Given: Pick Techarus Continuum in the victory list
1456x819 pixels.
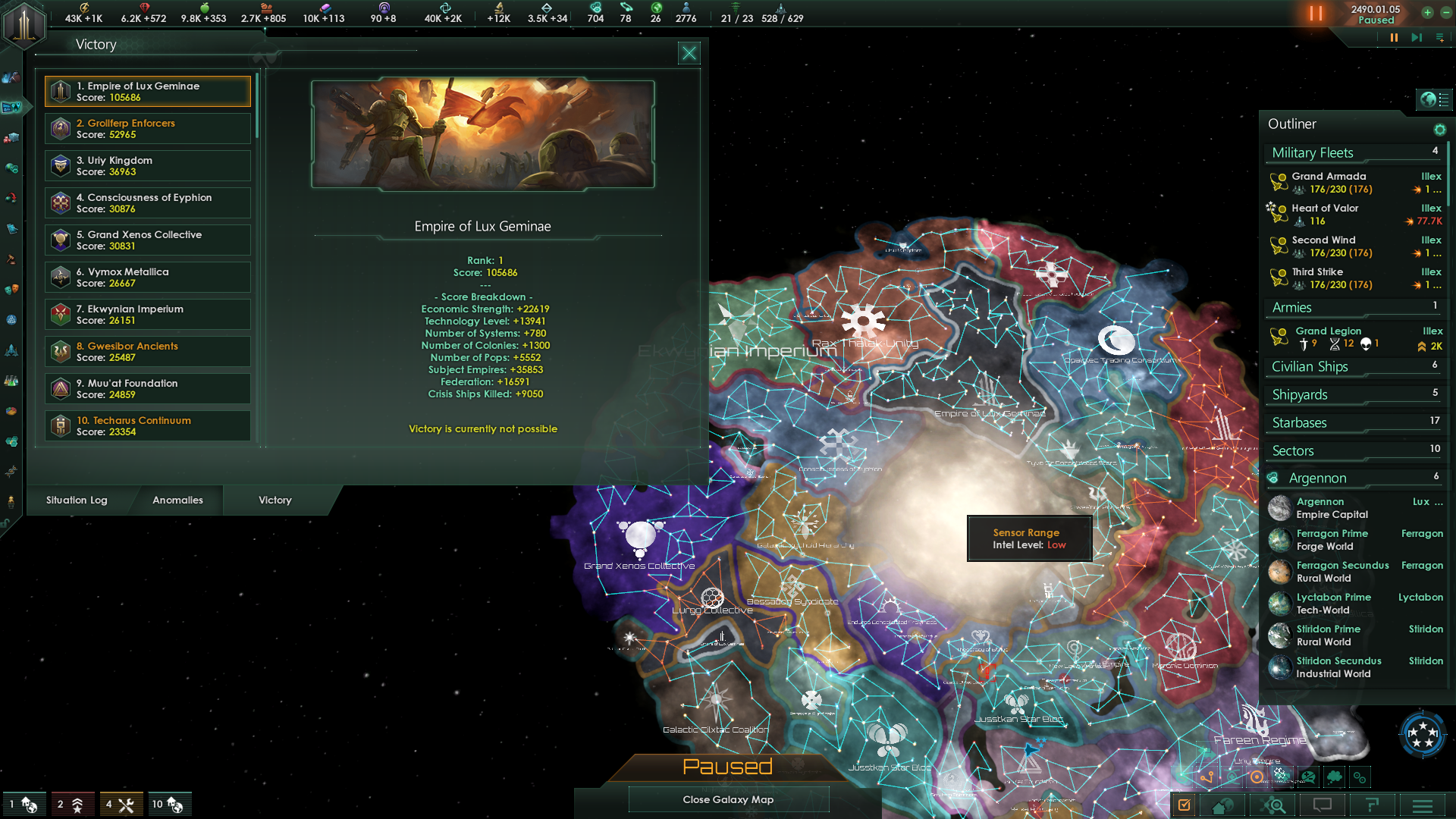Looking at the screenshot, I should (x=148, y=426).
